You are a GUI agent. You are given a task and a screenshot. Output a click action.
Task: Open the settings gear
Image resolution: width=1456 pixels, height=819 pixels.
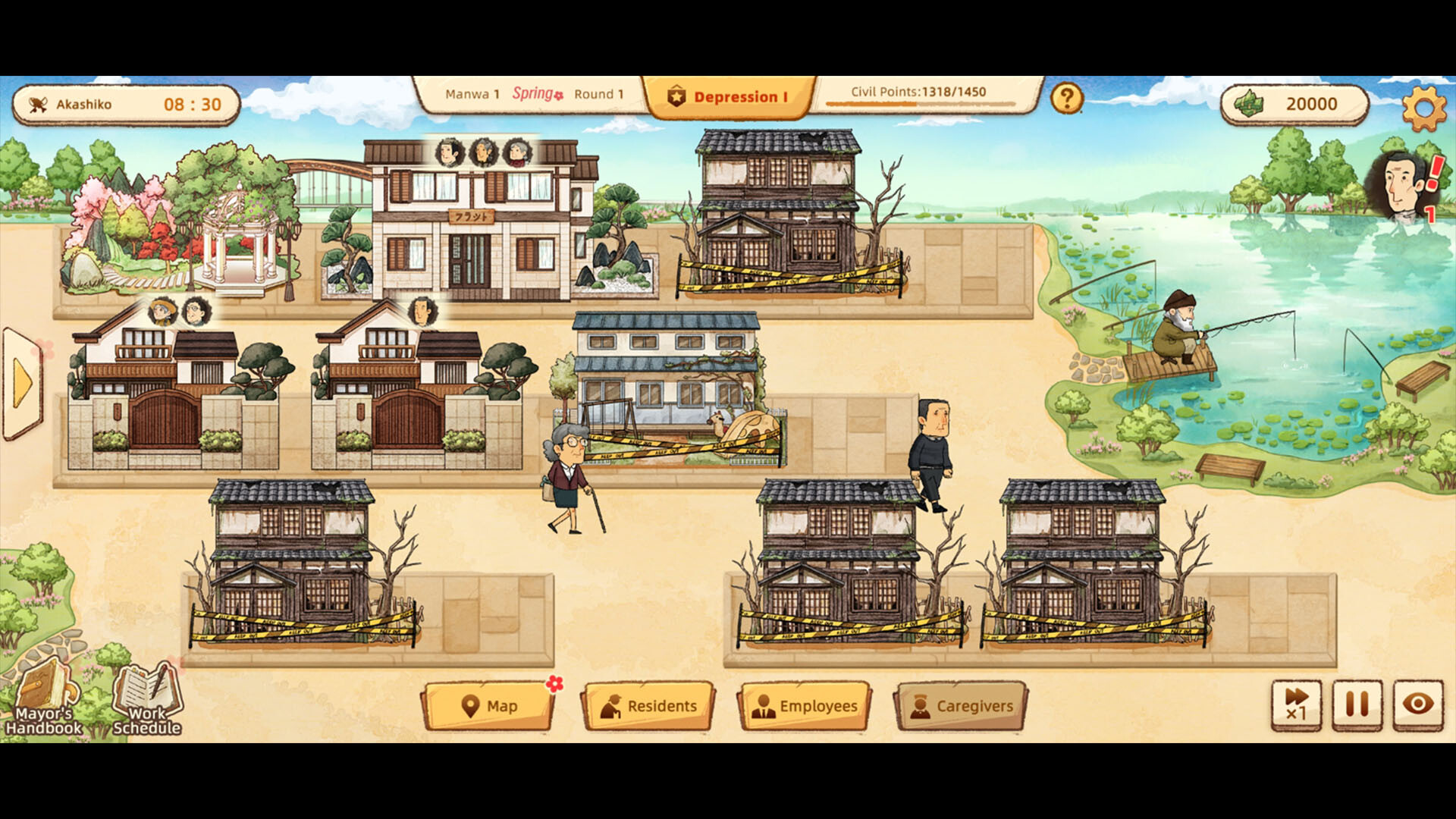click(1423, 107)
